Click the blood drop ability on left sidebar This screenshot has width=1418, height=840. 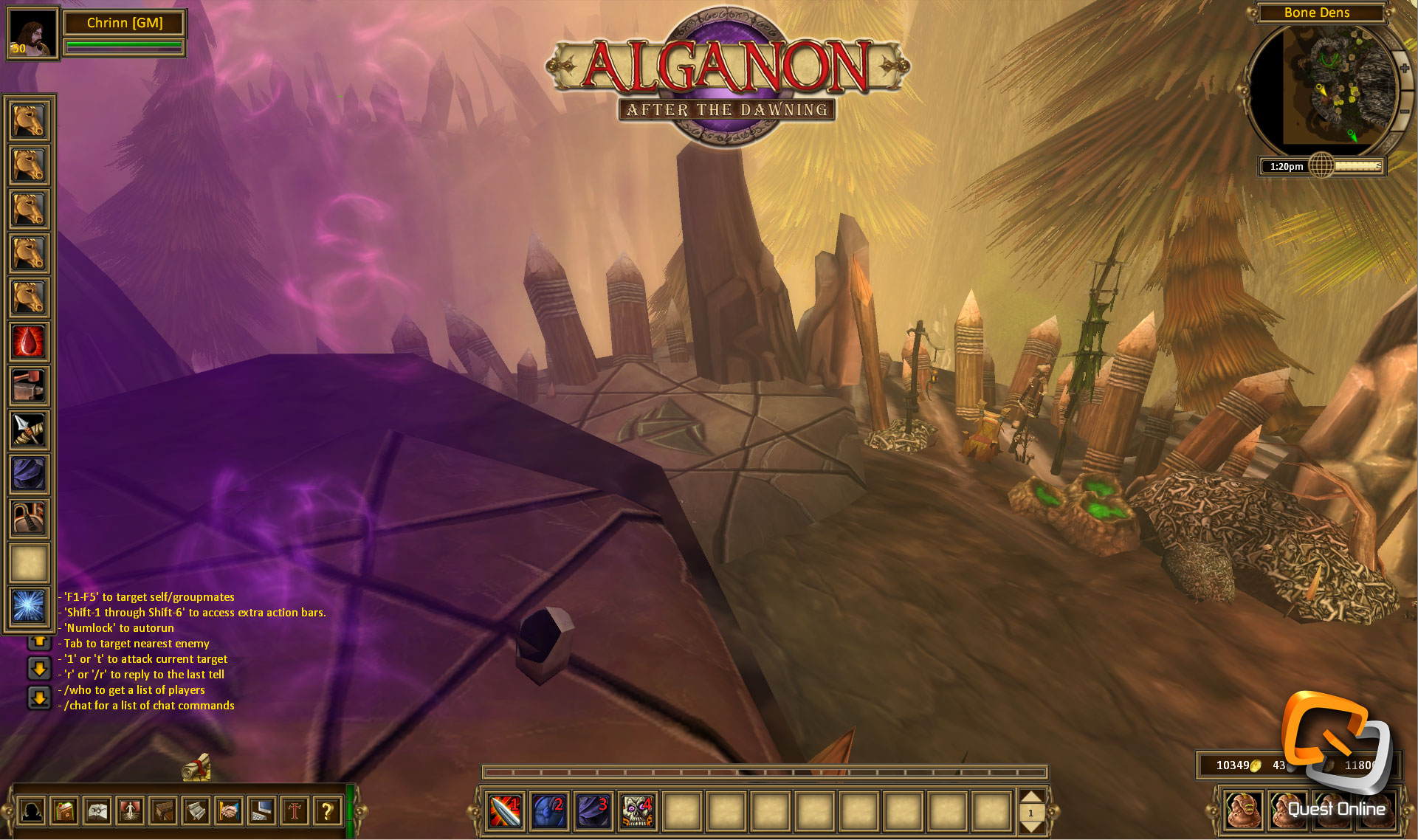tap(28, 342)
